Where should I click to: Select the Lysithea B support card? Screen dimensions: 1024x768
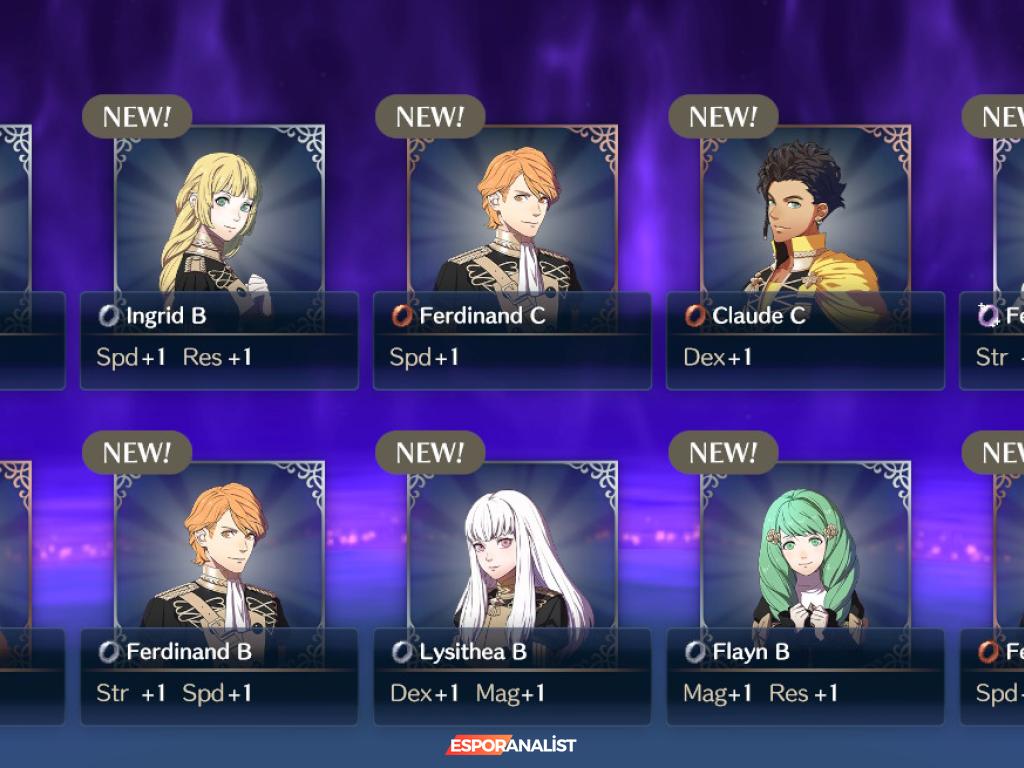(512, 585)
